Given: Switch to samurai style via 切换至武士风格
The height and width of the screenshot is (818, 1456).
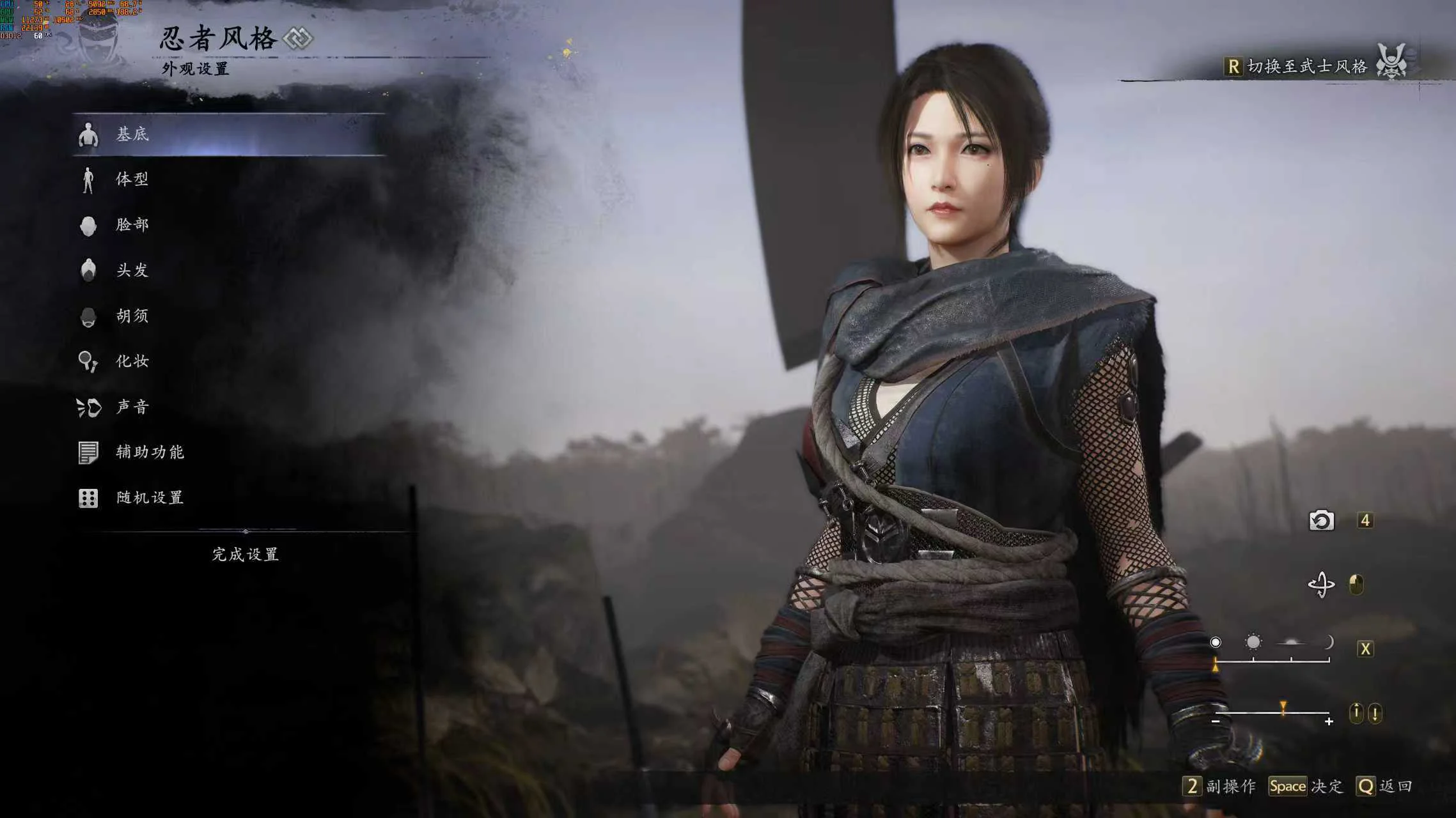Looking at the screenshot, I should [1306, 66].
